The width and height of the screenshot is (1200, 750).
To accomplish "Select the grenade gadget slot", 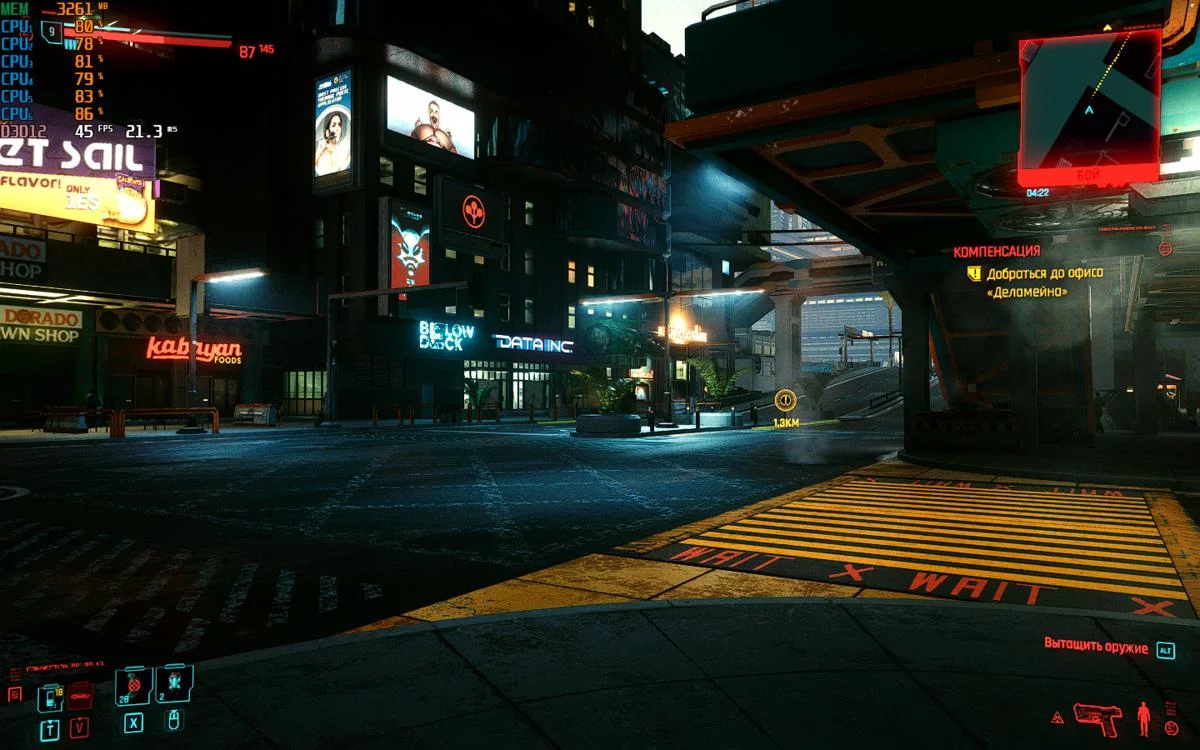I will 173,684.
